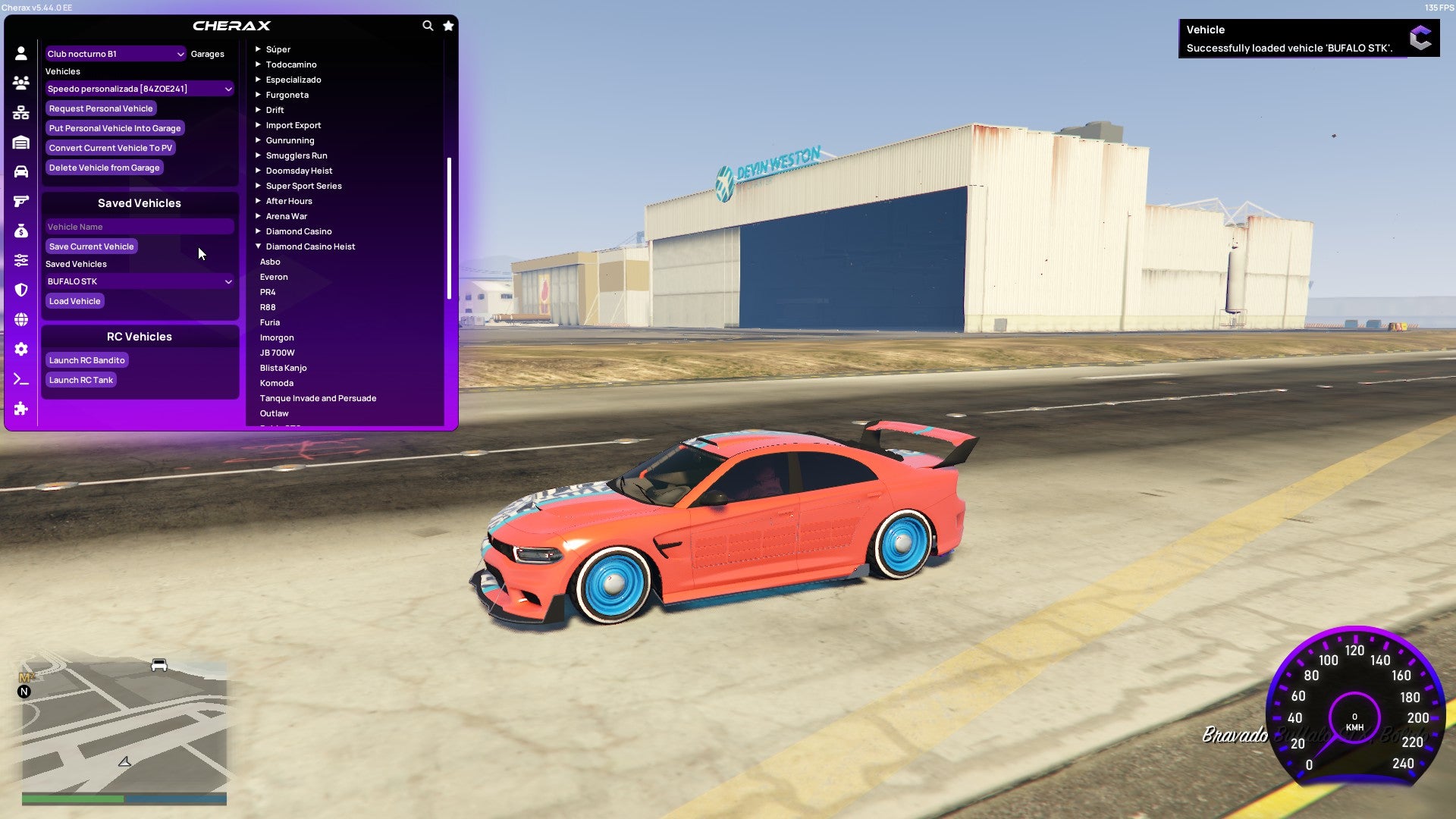Open the online players icon
This screenshot has height=819, width=1456.
pyautogui.click(x=20, y=83)
